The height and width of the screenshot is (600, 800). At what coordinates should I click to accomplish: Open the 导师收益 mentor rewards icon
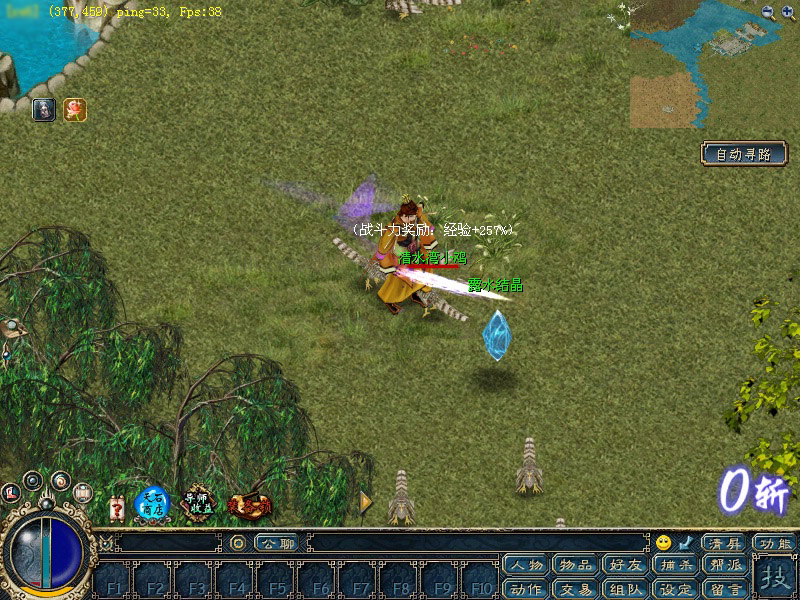[x=198, y=503]
